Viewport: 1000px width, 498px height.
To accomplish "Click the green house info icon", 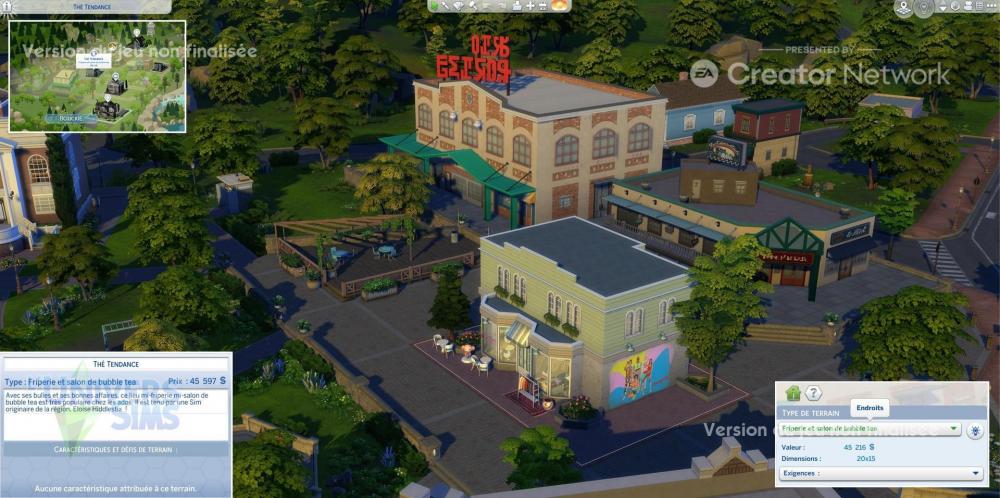I will (793, 394).
